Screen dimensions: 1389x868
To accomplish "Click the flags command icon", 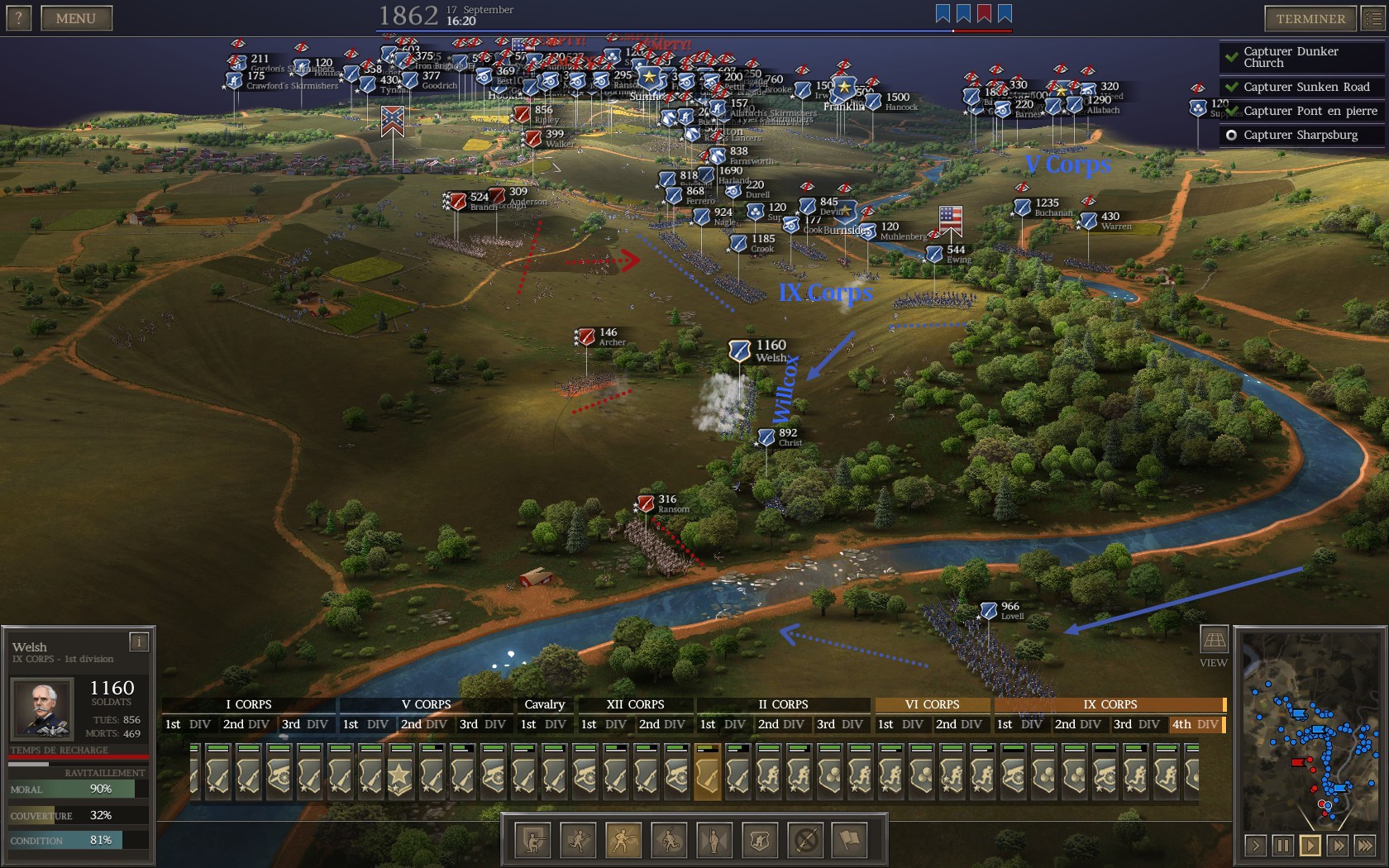I will click(x=851, y=841).
